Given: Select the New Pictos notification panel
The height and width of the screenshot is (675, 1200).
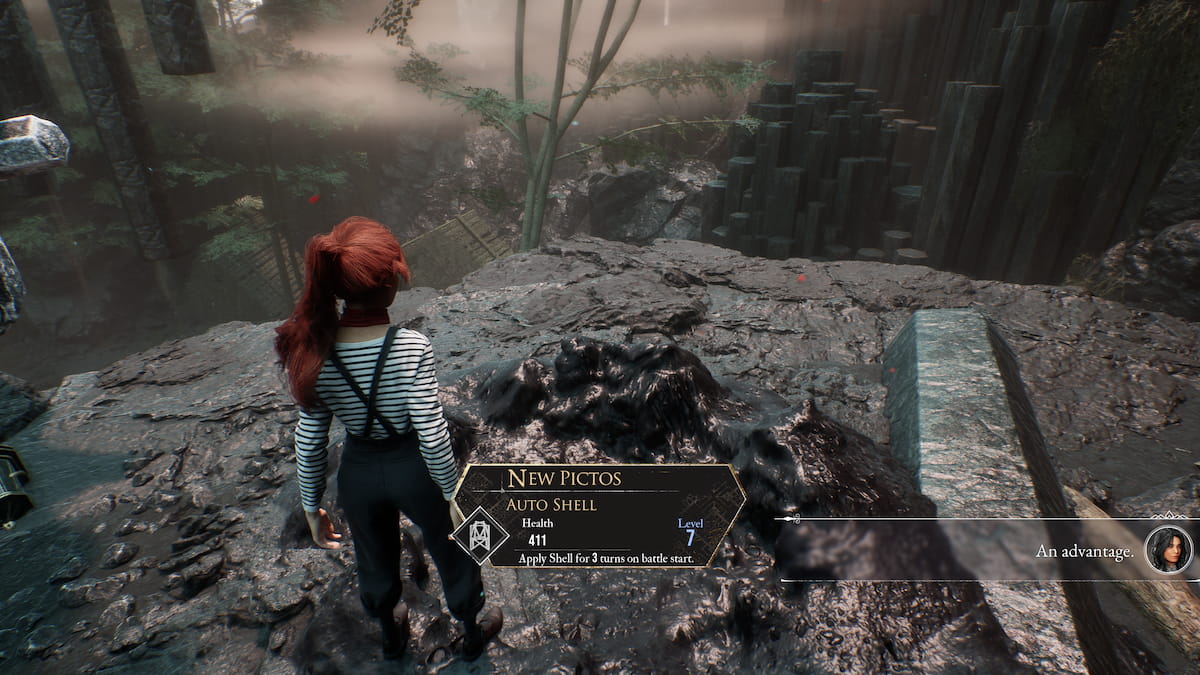Looking at the screenshot, I should (x=600, y=516).
